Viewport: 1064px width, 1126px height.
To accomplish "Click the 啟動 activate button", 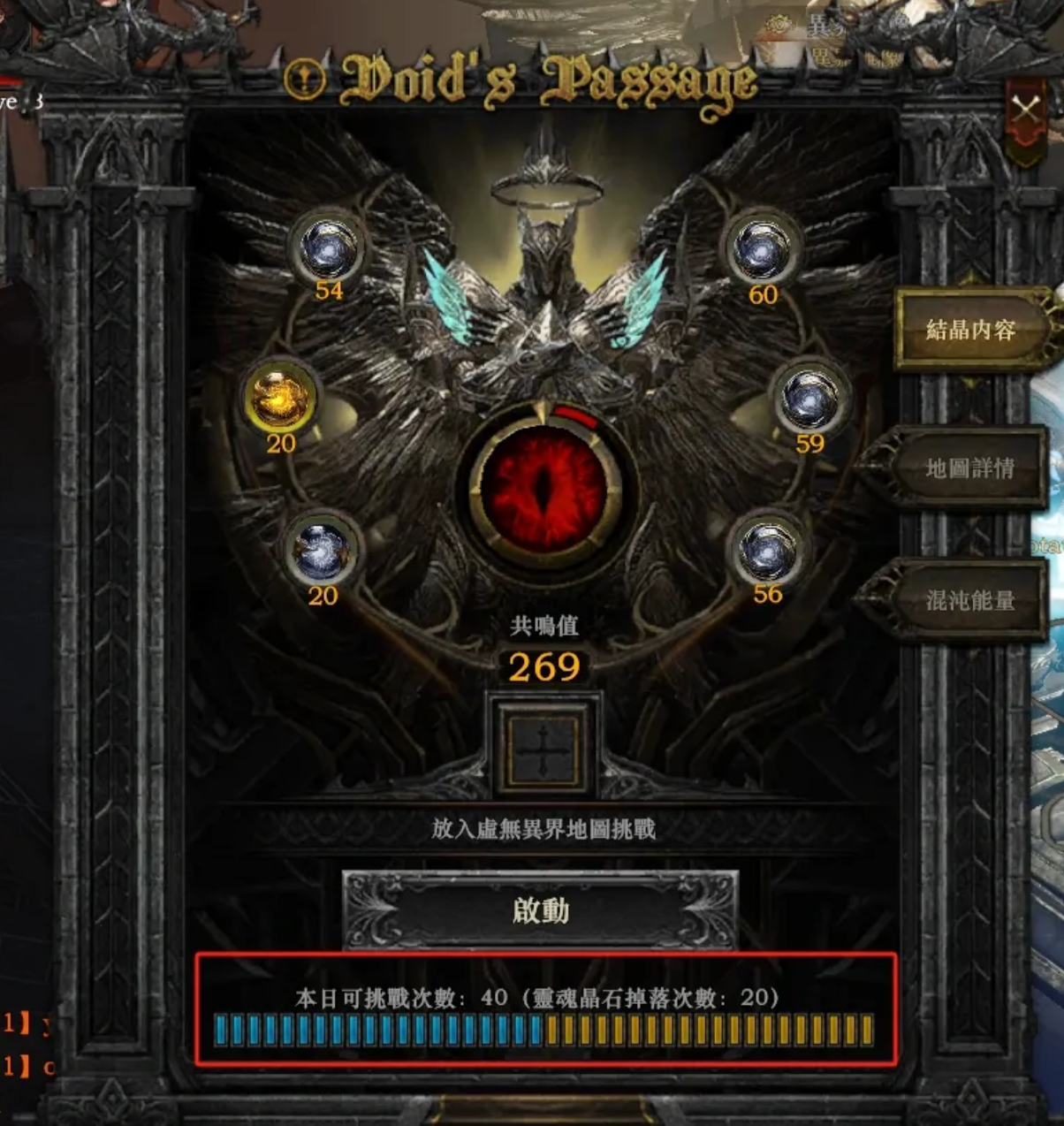I will 540,910.
